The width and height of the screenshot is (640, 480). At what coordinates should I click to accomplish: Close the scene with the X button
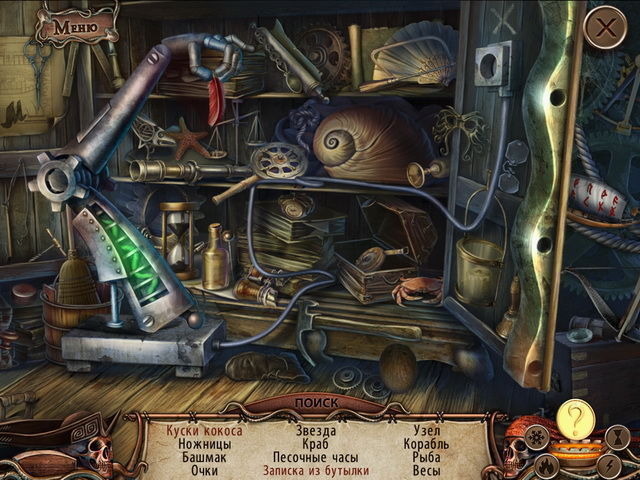[604, 28]
